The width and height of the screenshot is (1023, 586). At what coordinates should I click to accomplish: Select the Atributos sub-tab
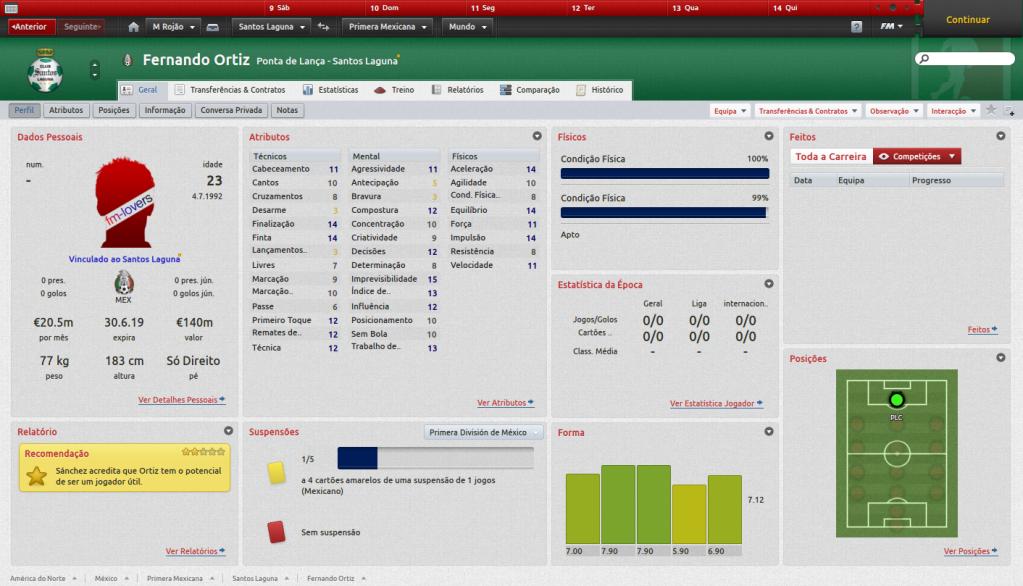[x=66, y=110]
